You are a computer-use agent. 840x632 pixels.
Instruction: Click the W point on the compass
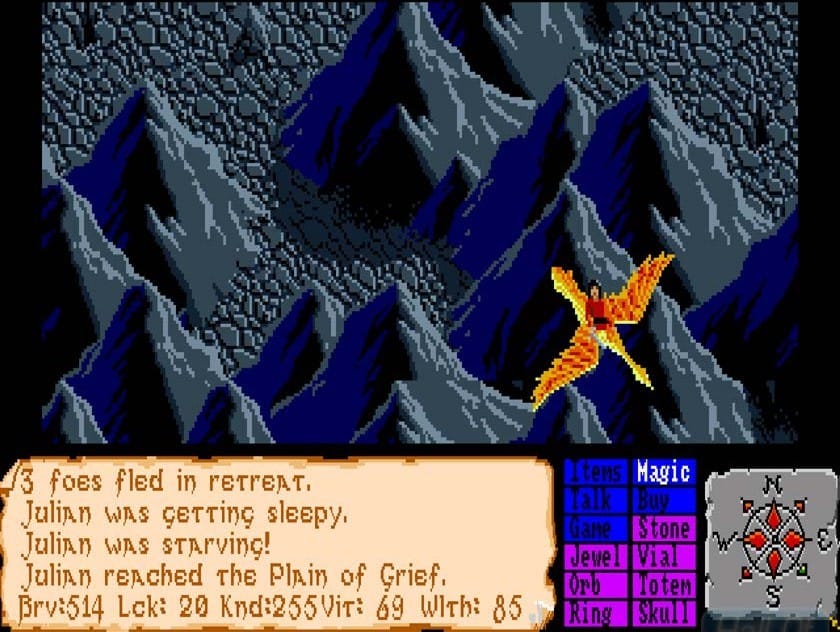pyautogui.click(x=722, y=544)
